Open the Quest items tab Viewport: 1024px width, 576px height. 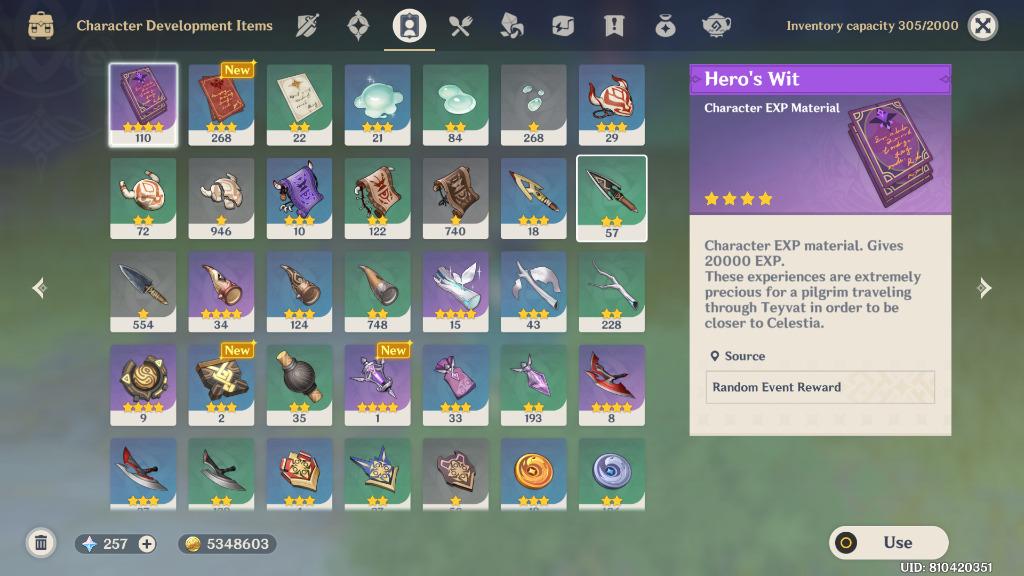click(x=614, y=26)
